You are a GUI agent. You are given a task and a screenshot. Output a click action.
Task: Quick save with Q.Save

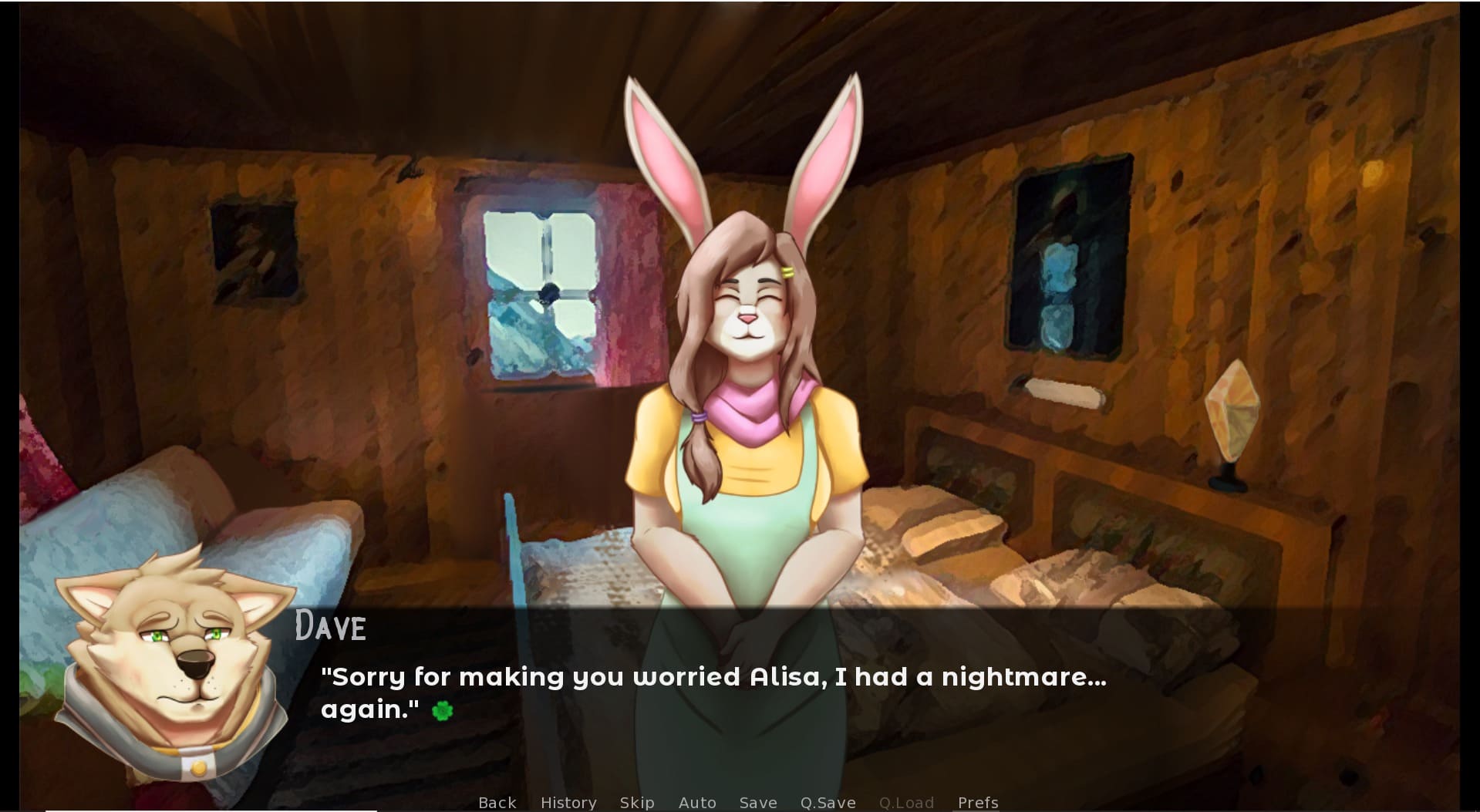pyautogui.click(x=828, y=803)
